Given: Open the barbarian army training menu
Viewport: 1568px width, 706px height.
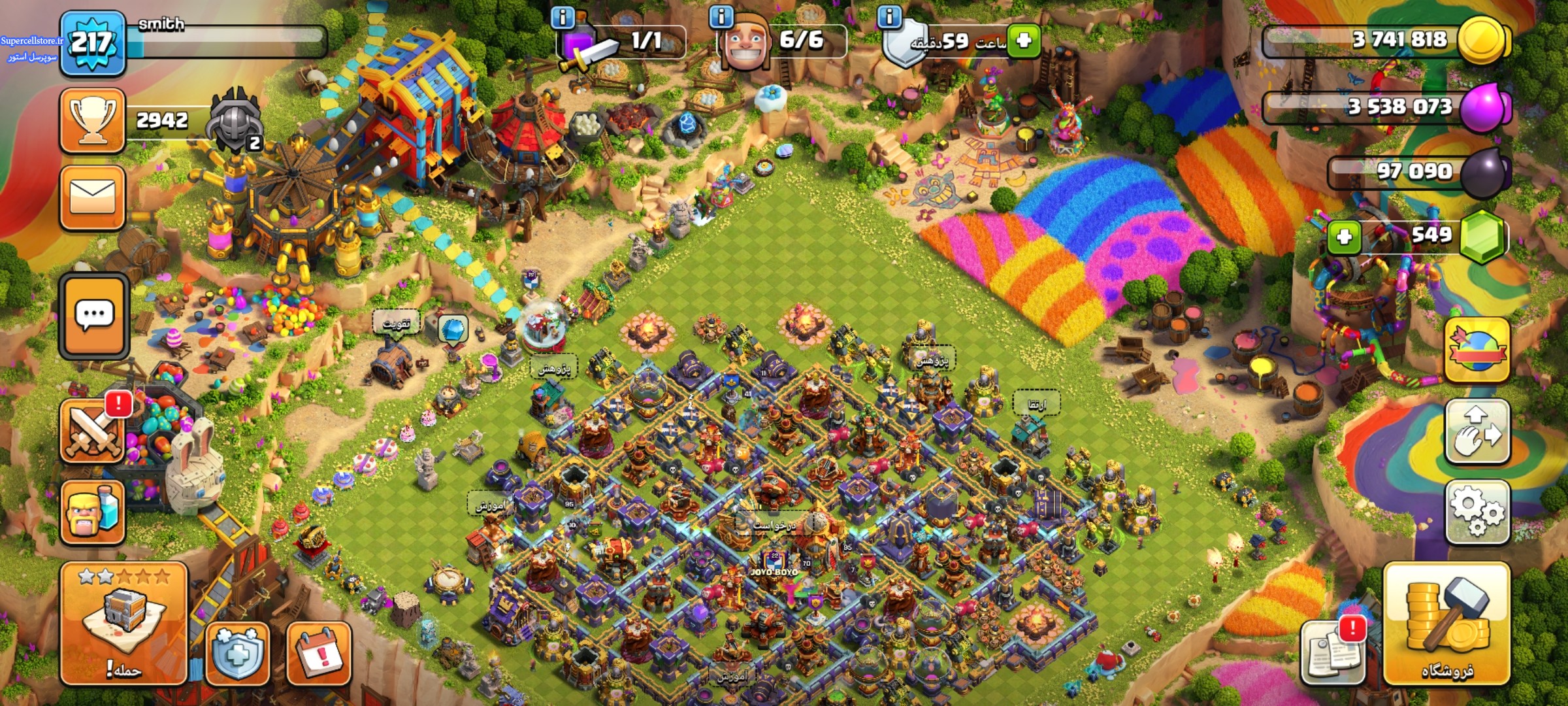Looking at the screenshot, I should tap(92, 513).
